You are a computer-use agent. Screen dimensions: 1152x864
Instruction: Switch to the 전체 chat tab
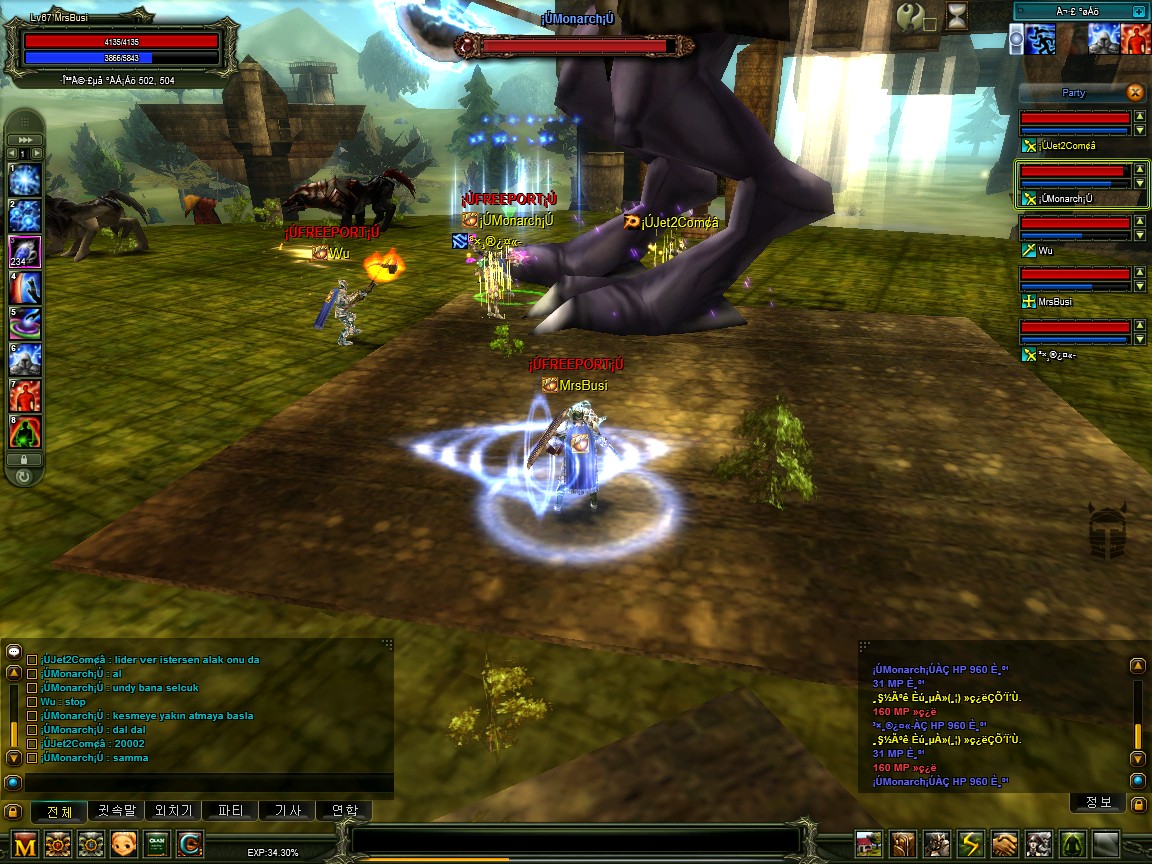tap(60, 811)
